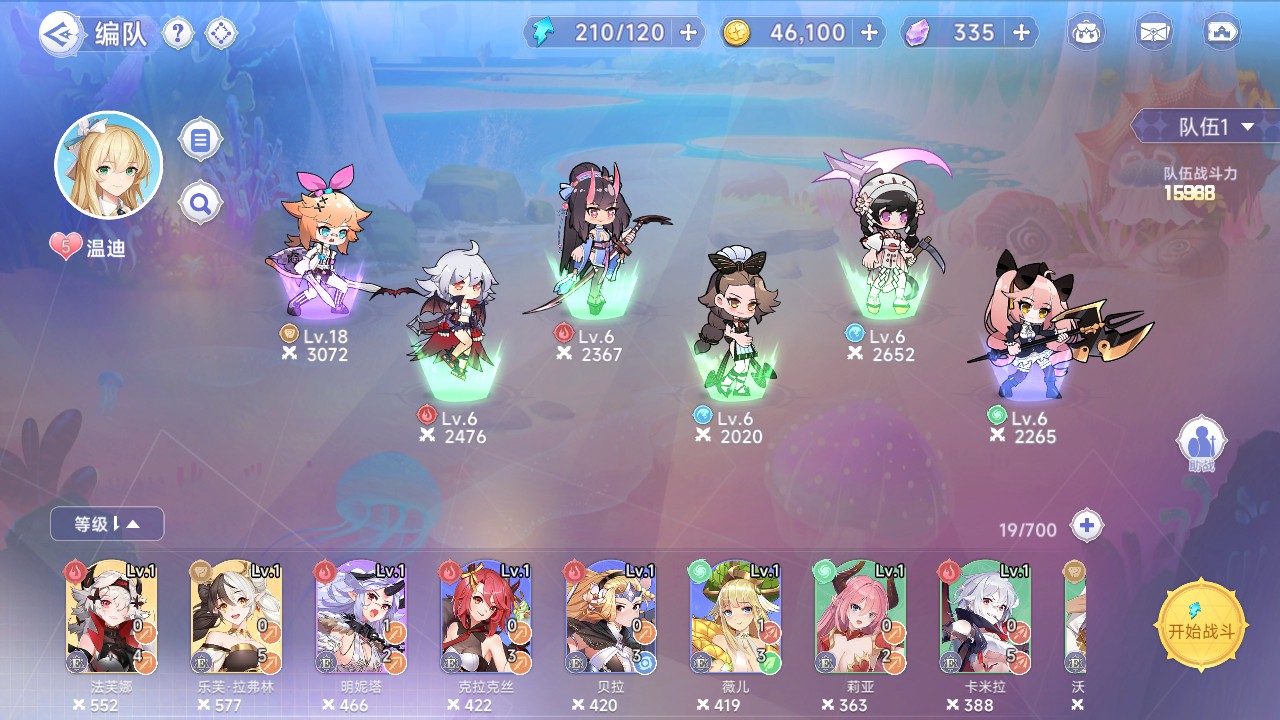
Task: Pick the 克拉克丝 character card
Action: coord(486,617)
